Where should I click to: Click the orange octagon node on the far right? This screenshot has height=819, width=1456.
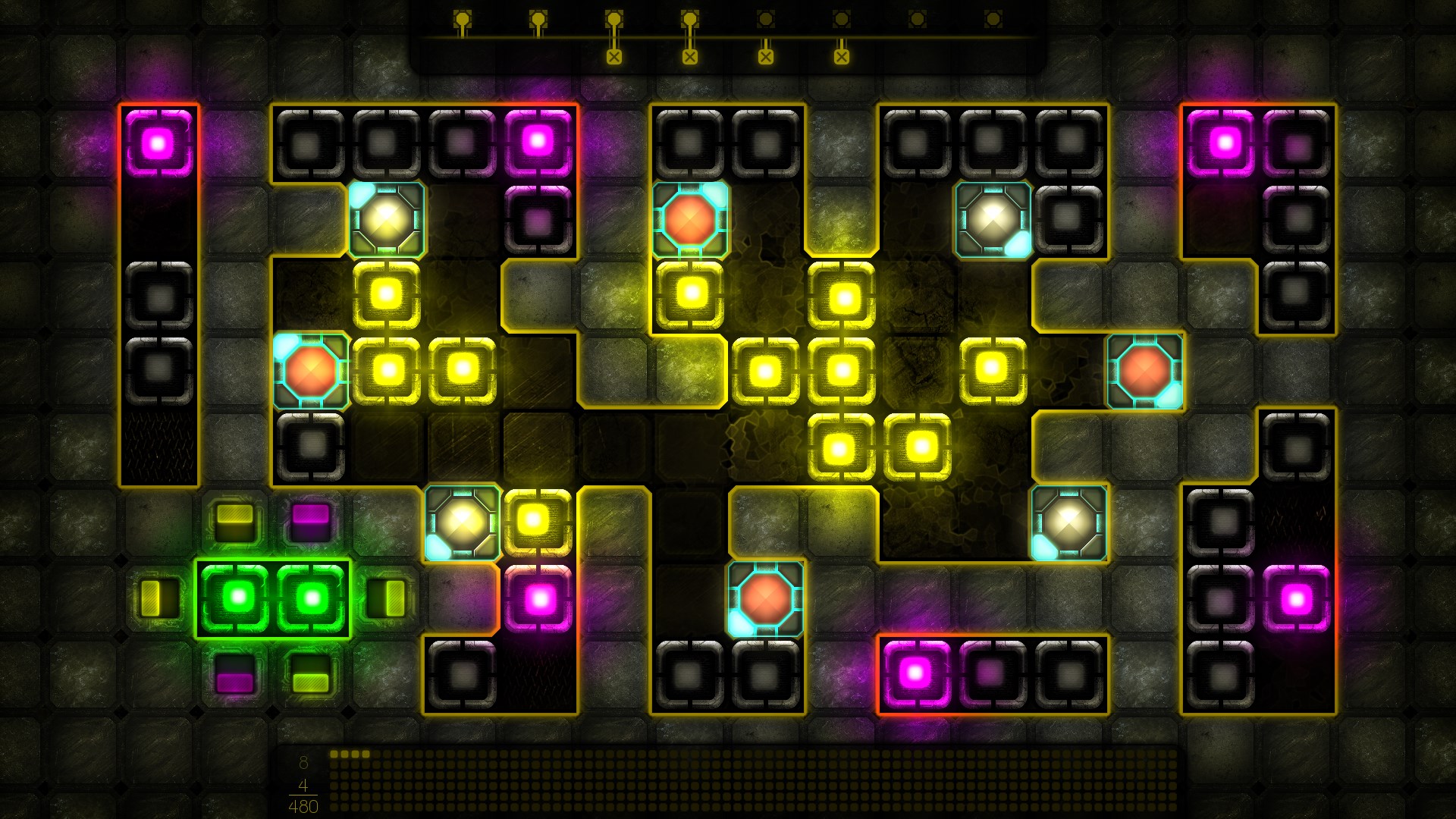pyautogui.click(x=1144, y=372)
